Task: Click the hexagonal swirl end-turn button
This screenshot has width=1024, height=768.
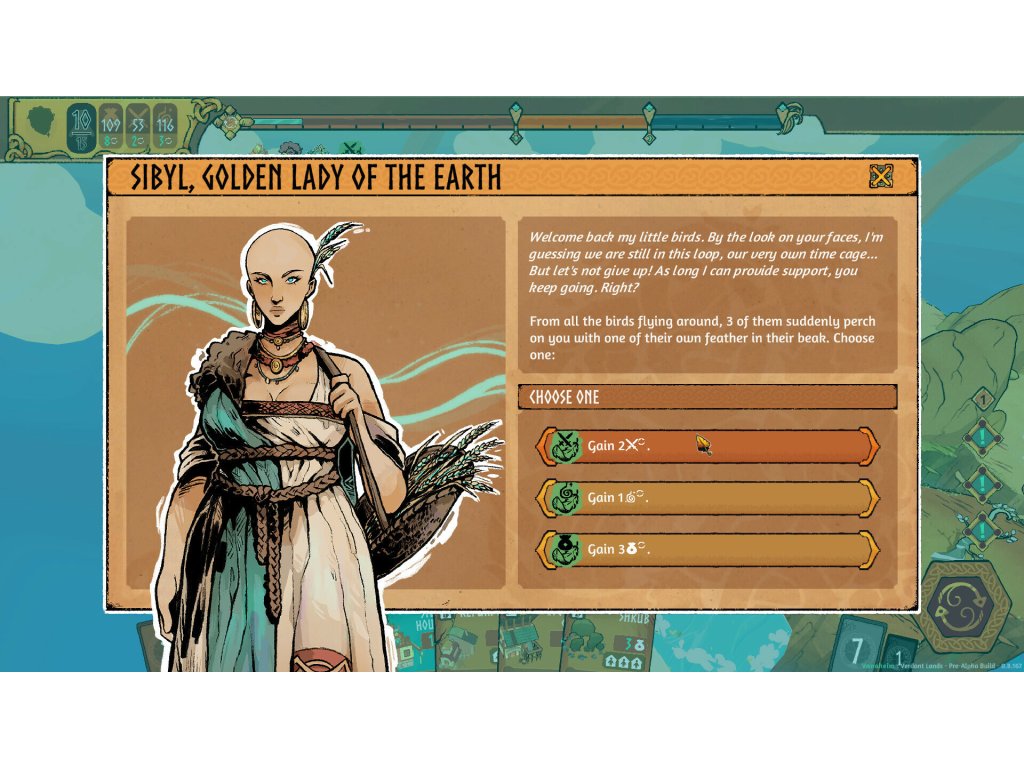Action: tap(966, 607)
